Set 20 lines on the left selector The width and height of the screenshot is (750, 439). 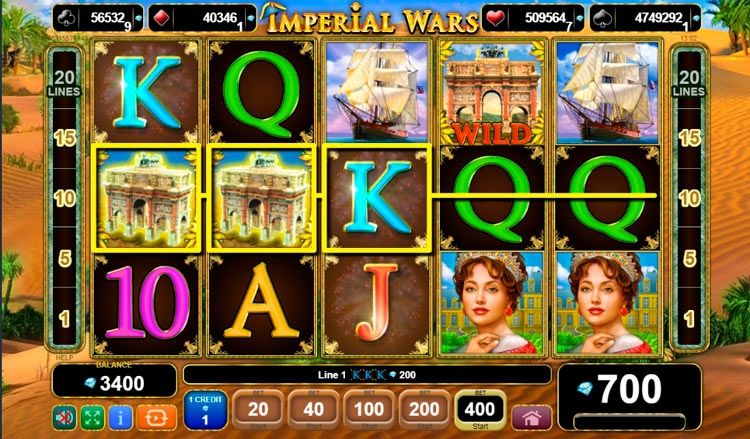coord(65,83)
